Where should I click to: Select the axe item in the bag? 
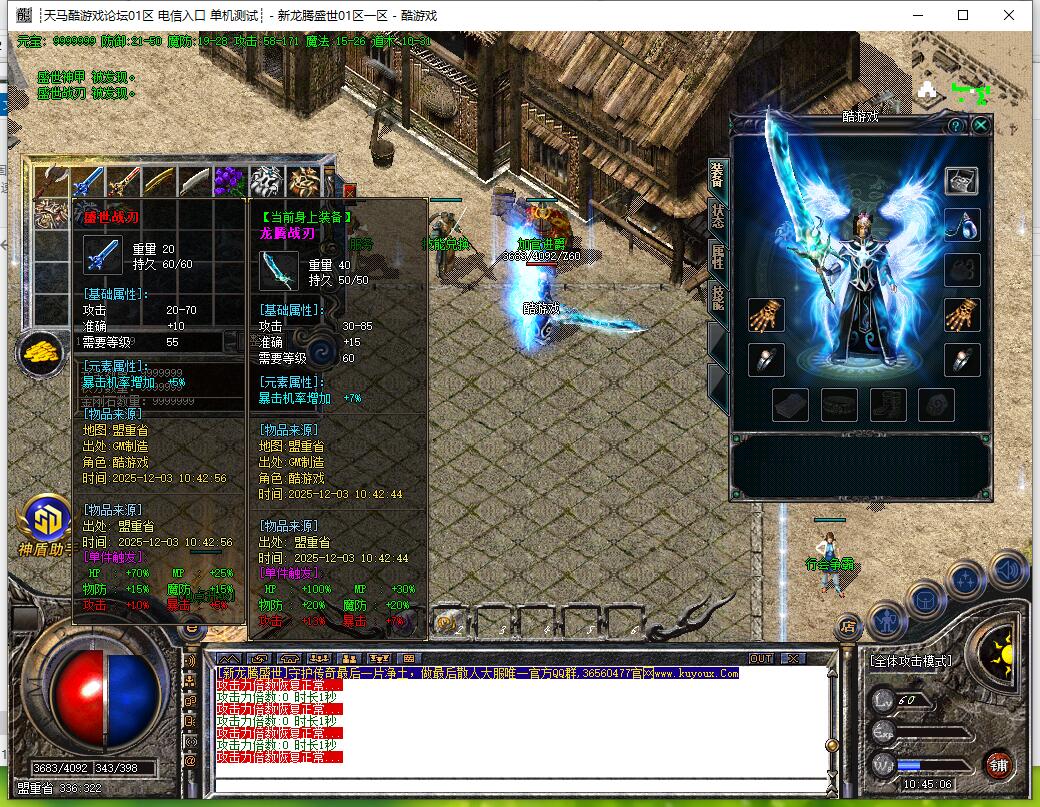[51, 182]
